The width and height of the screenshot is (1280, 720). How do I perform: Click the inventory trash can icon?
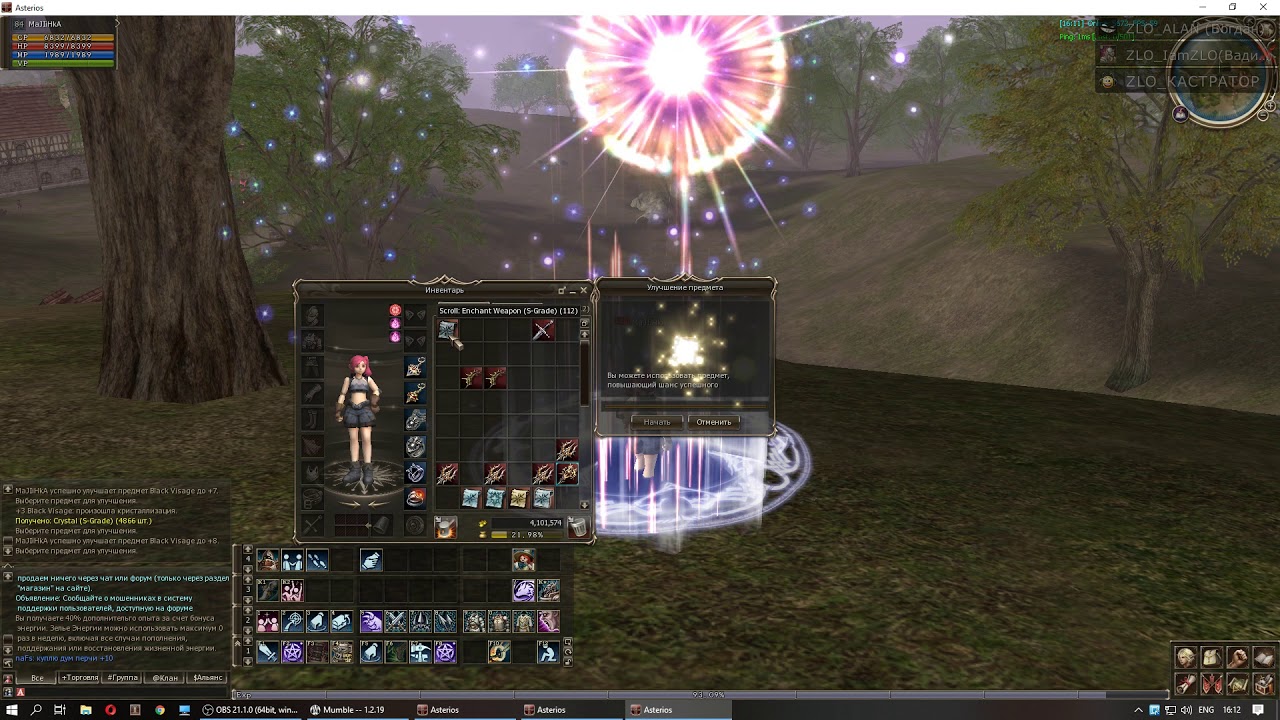tap(577, 527)
